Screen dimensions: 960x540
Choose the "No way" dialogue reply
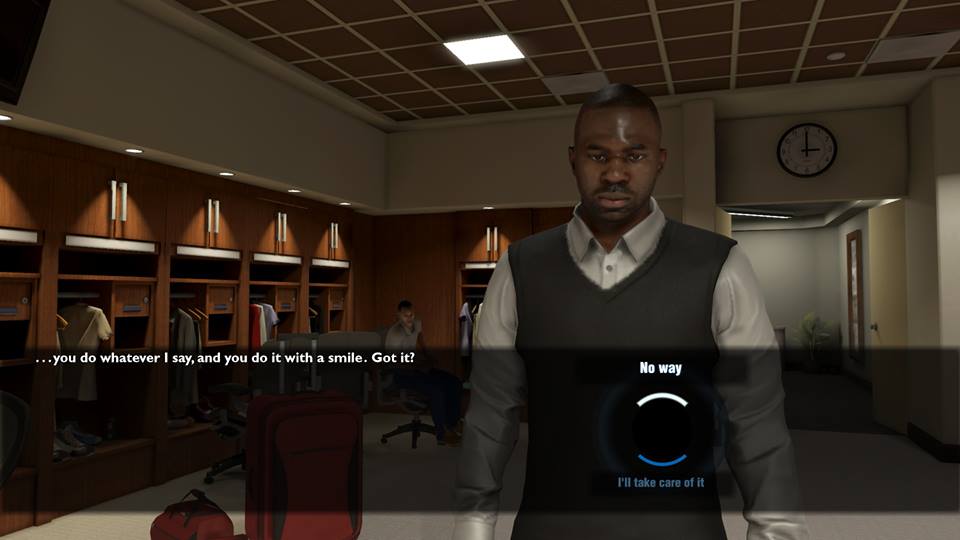[660, 369]
